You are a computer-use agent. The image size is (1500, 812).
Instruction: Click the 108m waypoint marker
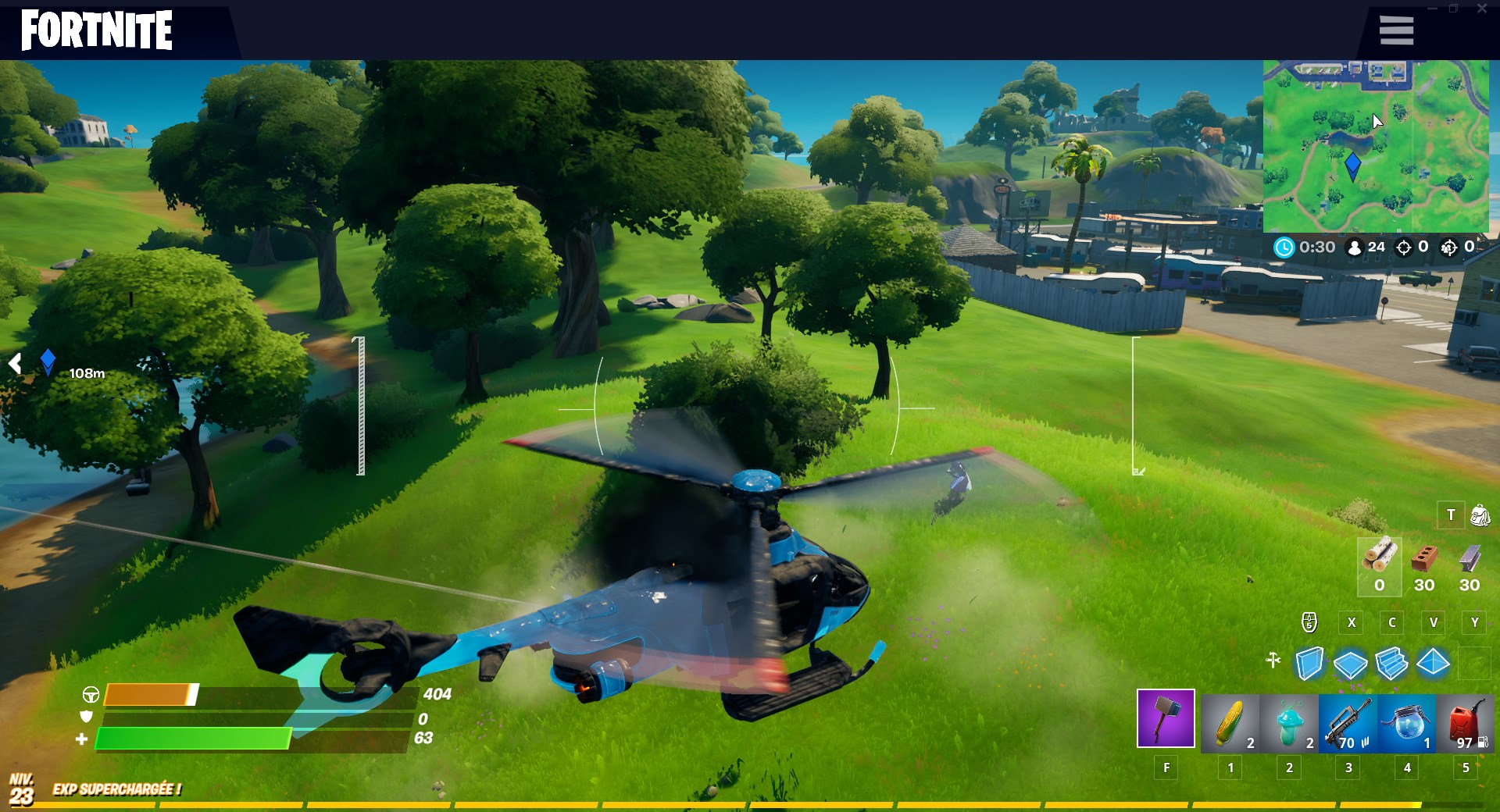coord(48,359)
